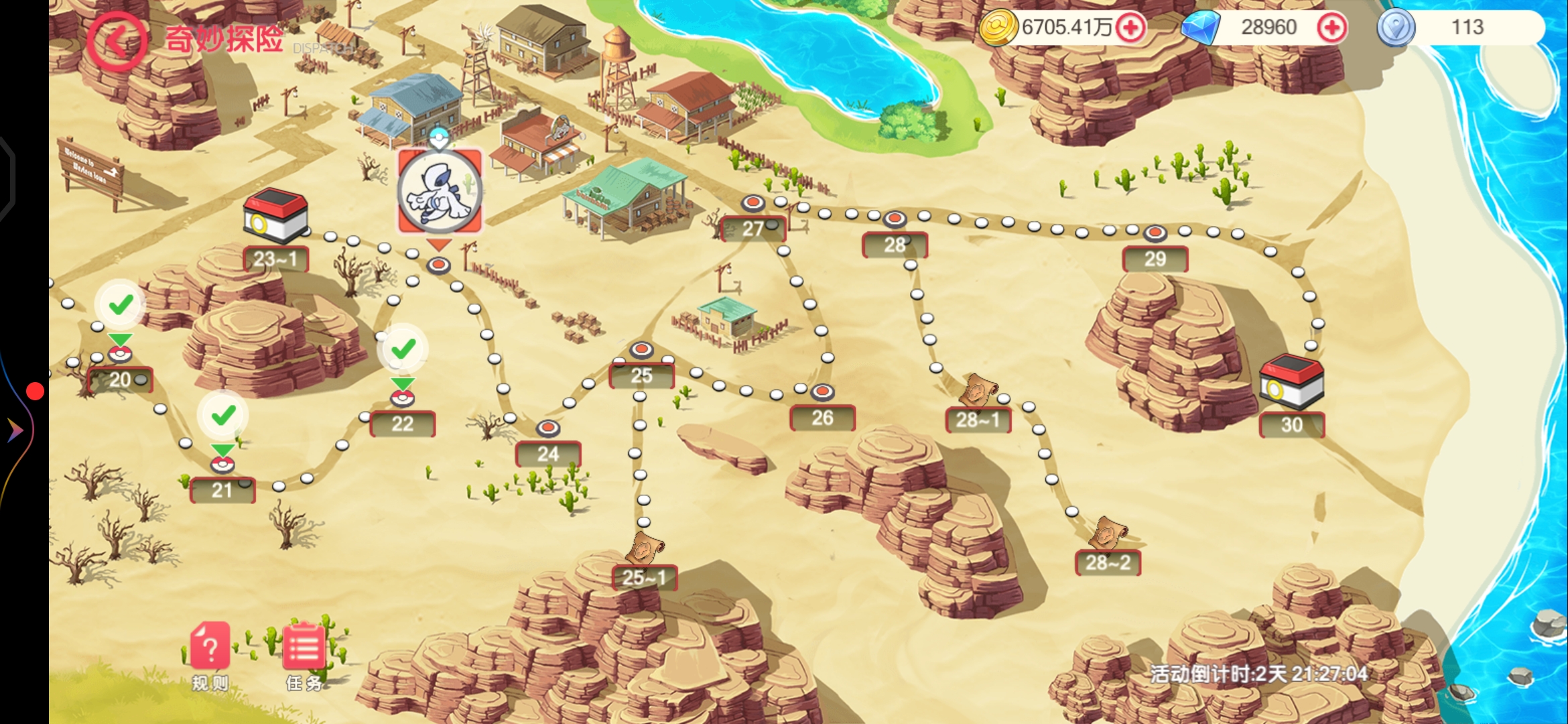This screenshot has height=724, width=1568.
Task: Open the 23~1 treasure chest stage
Action: click(275, 217)
